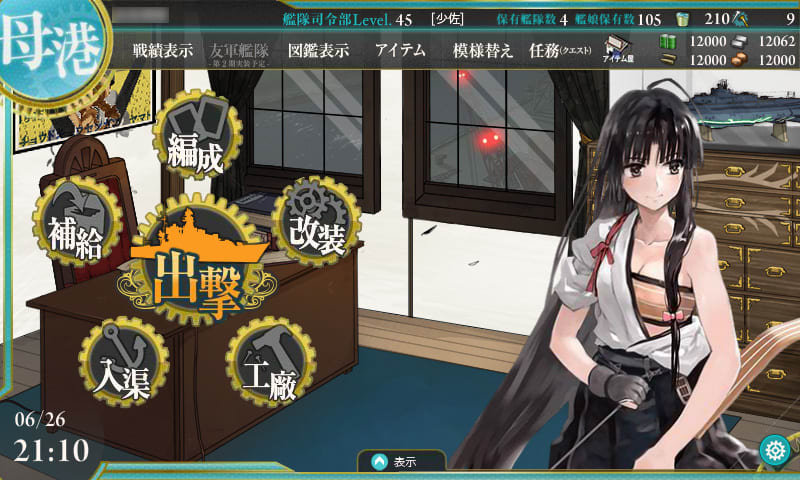Show the 戦績表示 records screen
Image resolution: width=800 pixels, height=480 pixels.
click(x=162, y=51)
